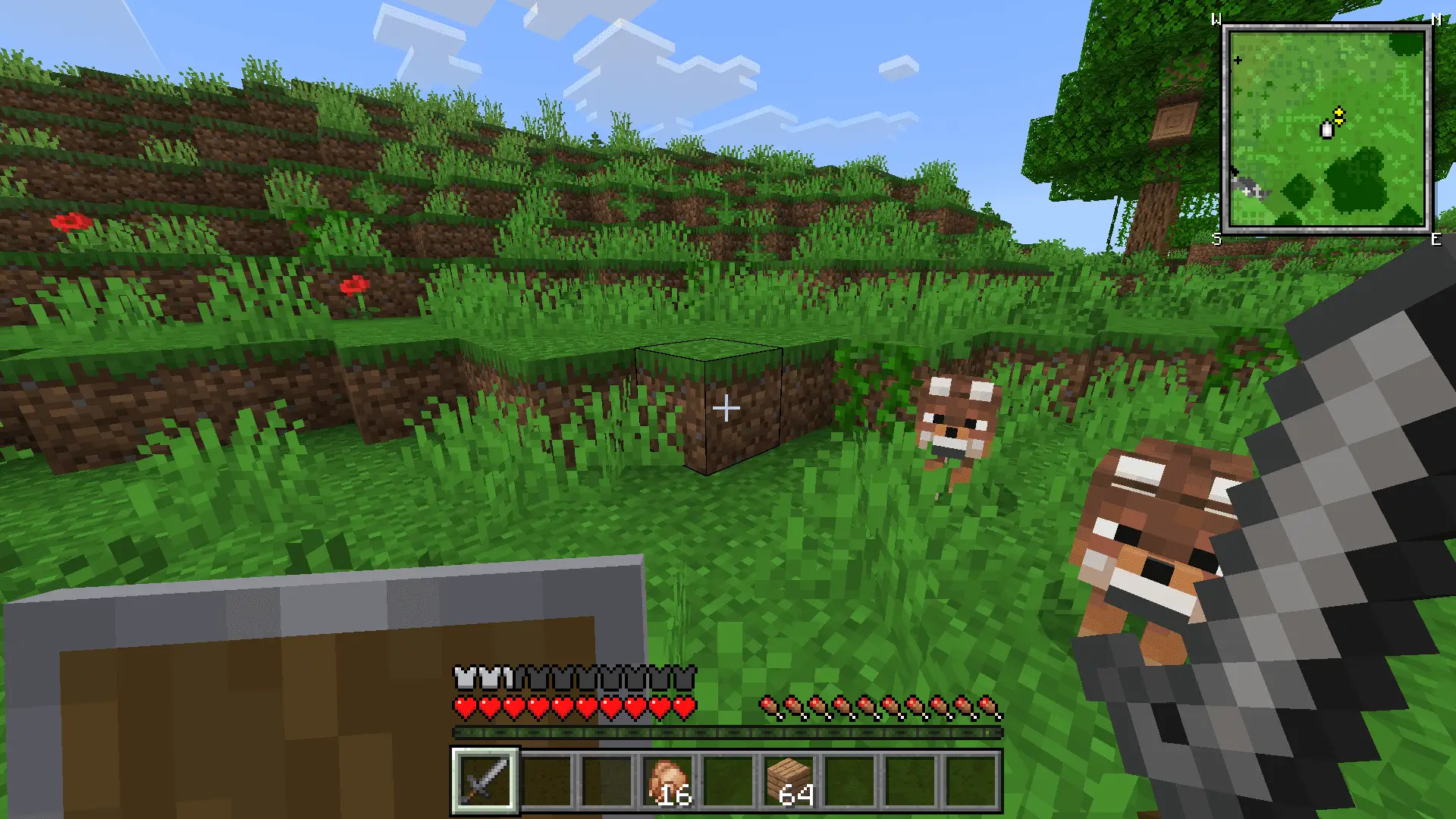This screenshot has height=819, width=1456.
Task: Click the white player arrow on the minimap
Action: point(1327,130)
